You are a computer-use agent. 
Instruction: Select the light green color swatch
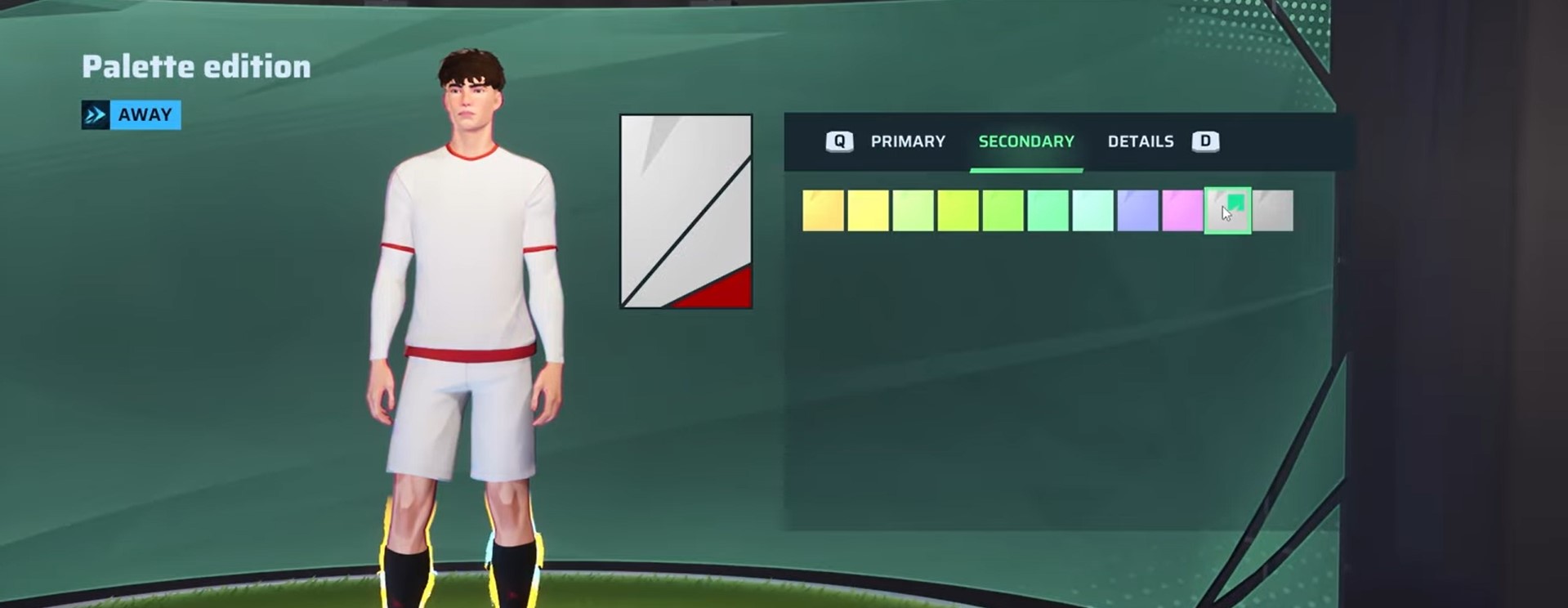(913, 211)
